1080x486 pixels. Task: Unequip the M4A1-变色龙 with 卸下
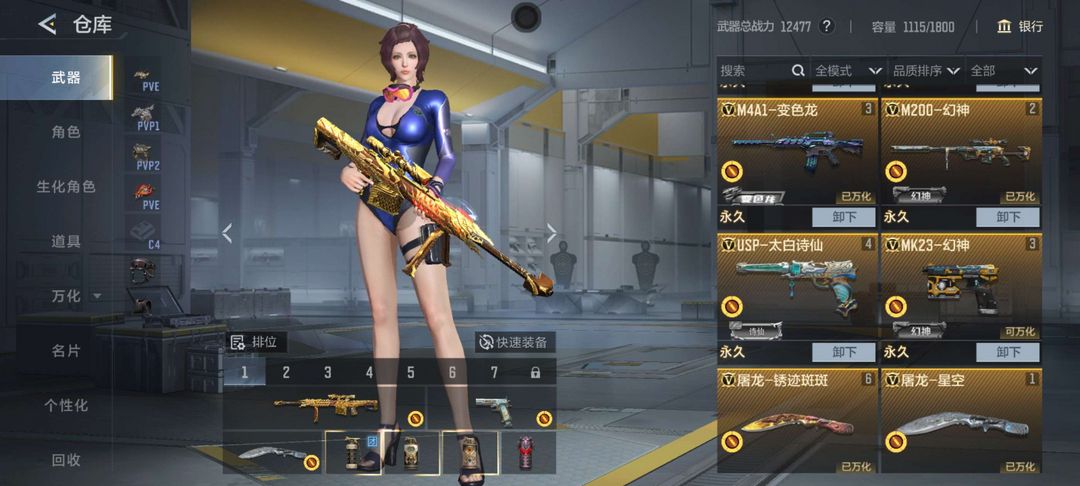point(844,217)
